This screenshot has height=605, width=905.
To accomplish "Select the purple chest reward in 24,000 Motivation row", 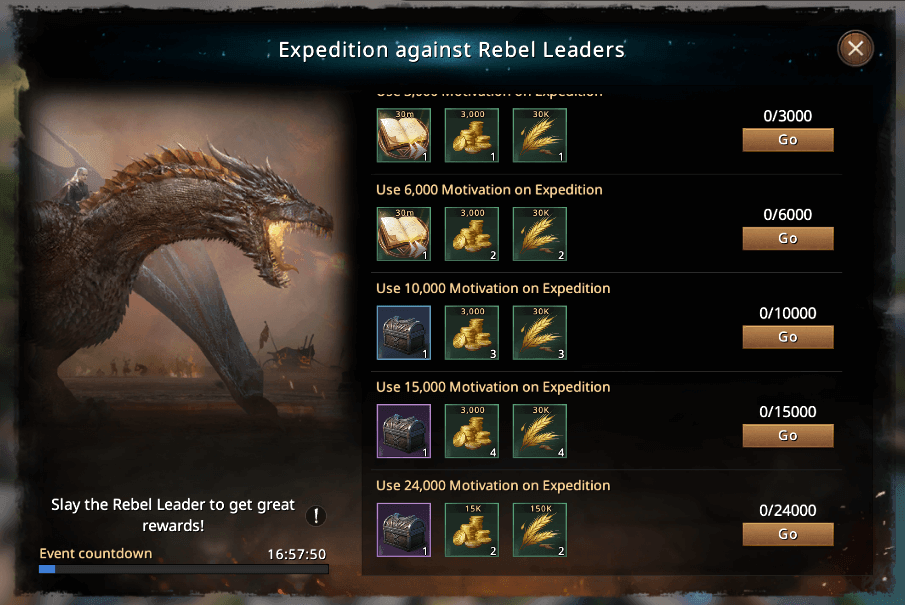I will point(404,530).
